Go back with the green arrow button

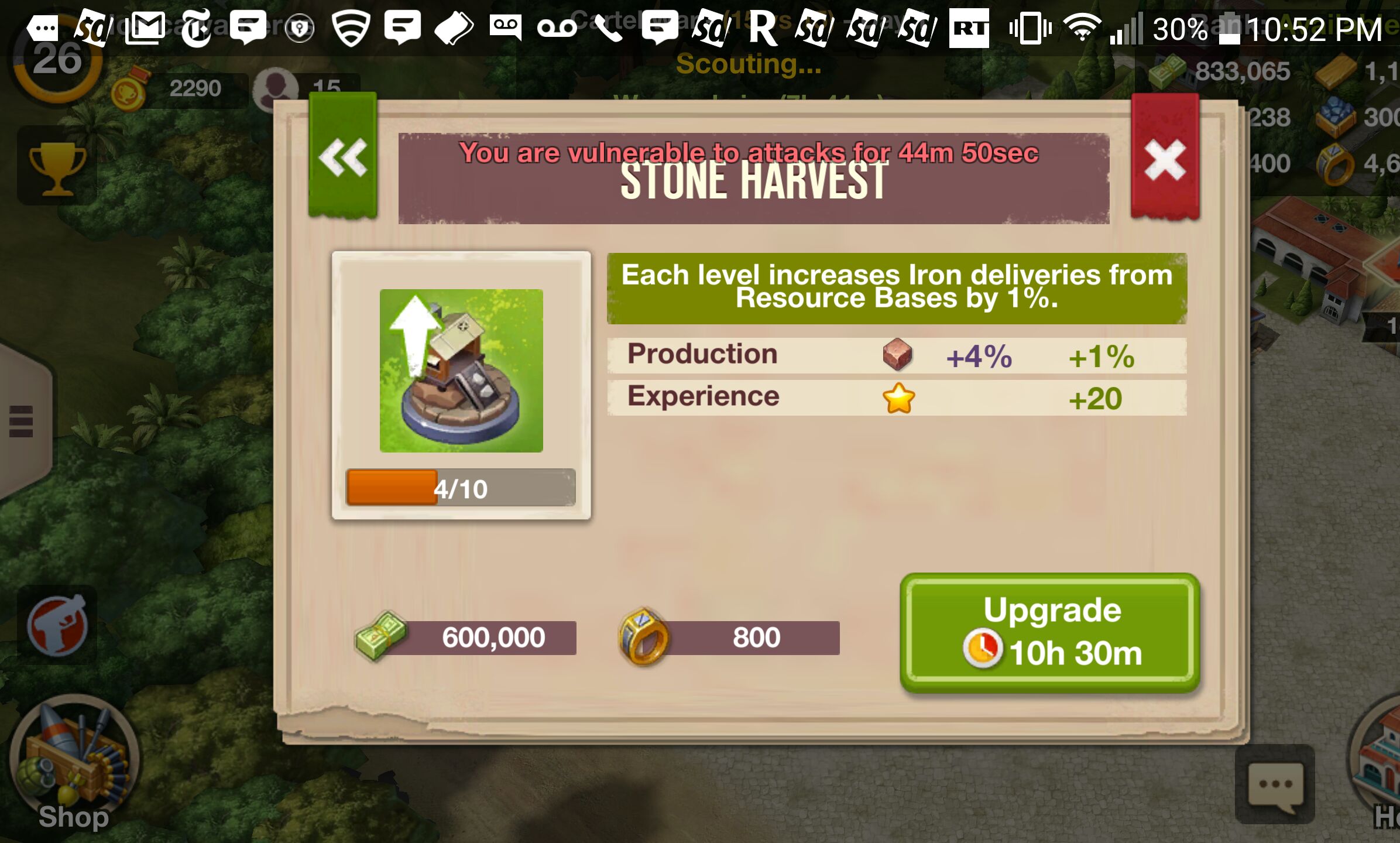pos(343,157)
